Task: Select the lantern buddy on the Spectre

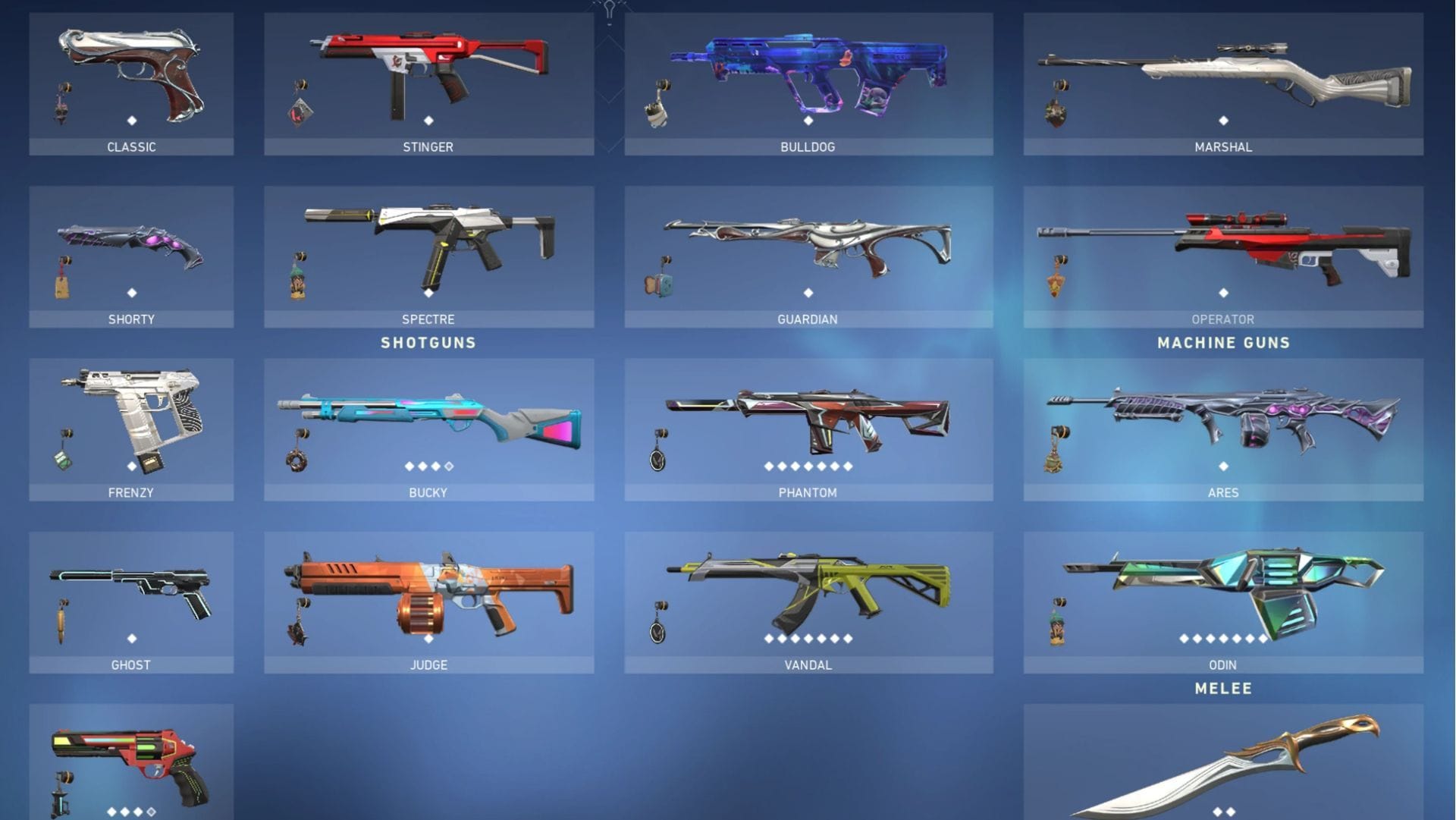Action: (x=297, y=284)
